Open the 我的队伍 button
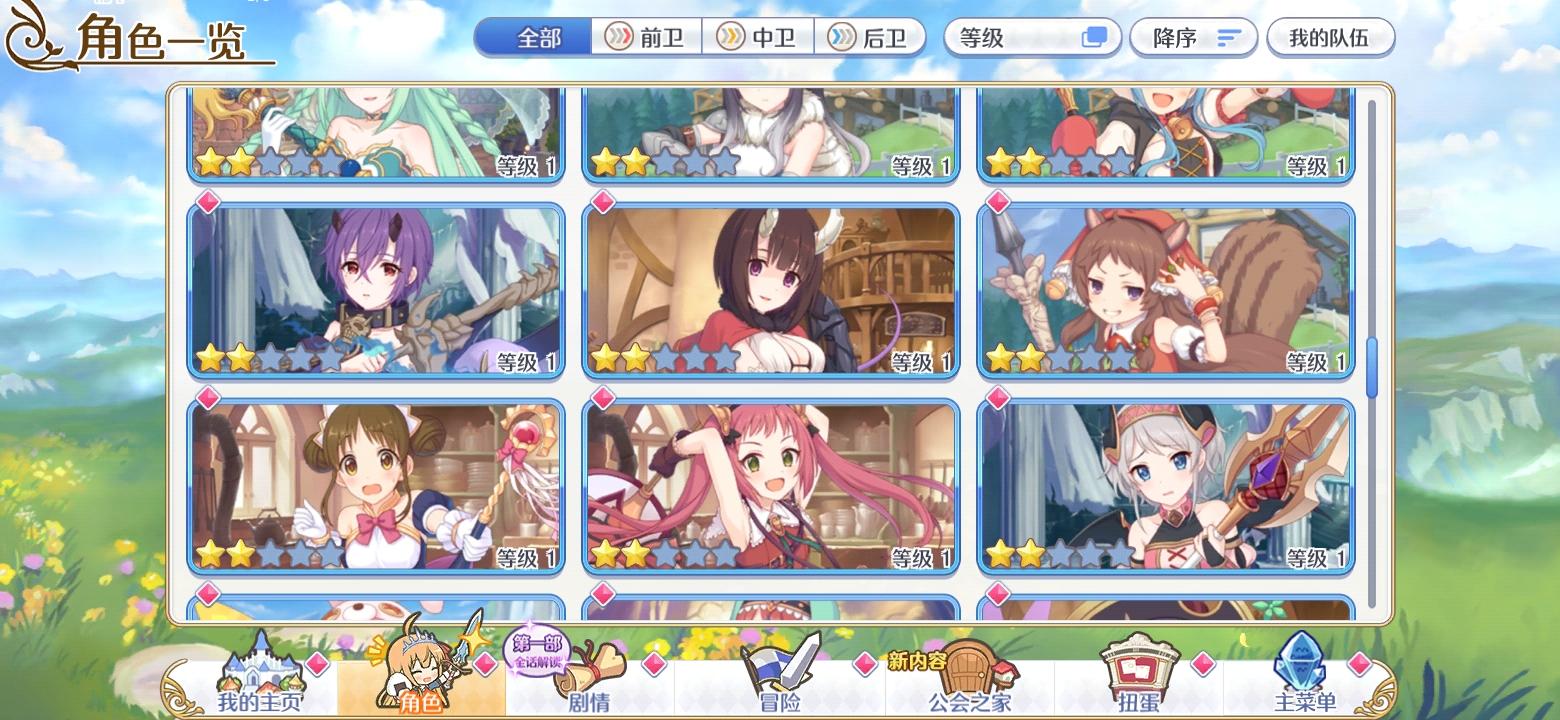The image size is (1560, 720). 1330,36
